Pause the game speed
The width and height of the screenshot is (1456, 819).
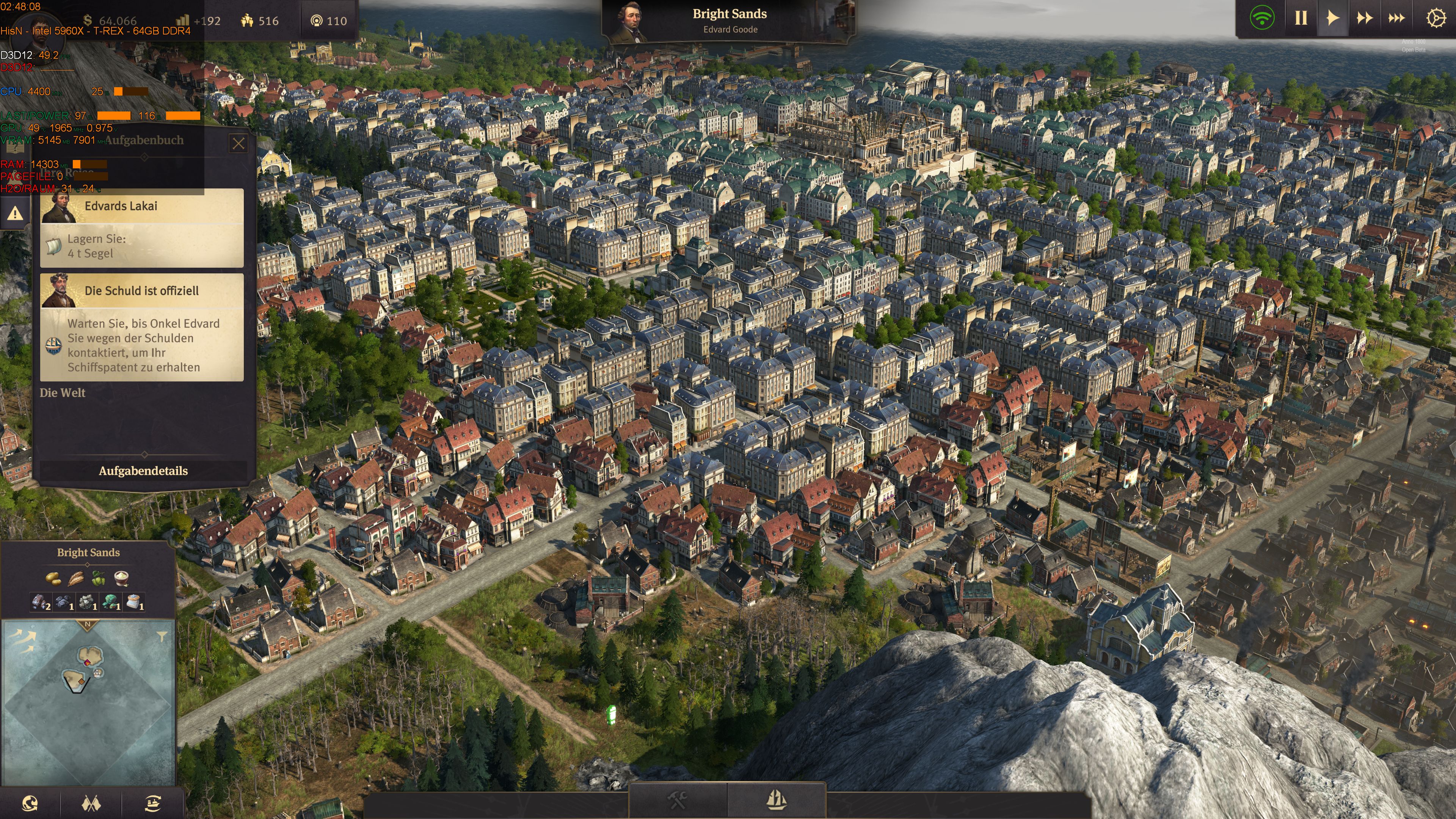(x=1301, y=19)
